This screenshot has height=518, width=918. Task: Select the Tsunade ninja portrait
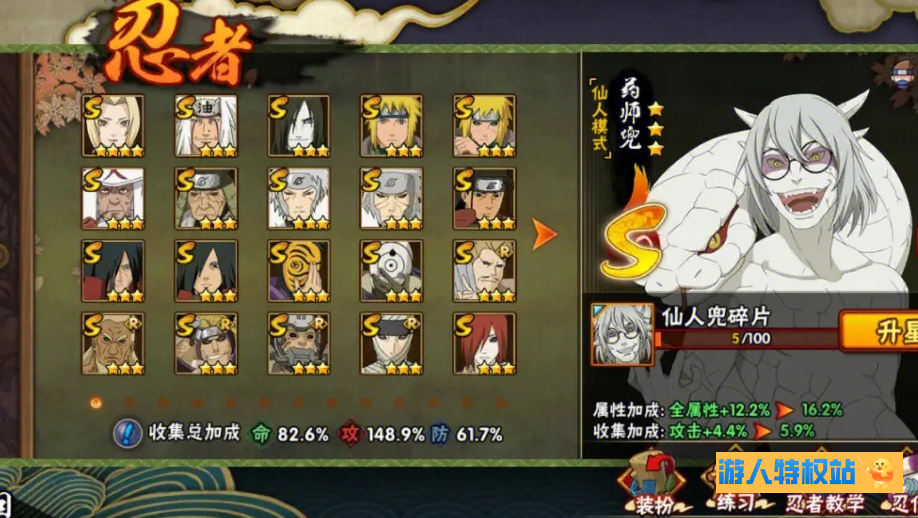coord(113,126)
